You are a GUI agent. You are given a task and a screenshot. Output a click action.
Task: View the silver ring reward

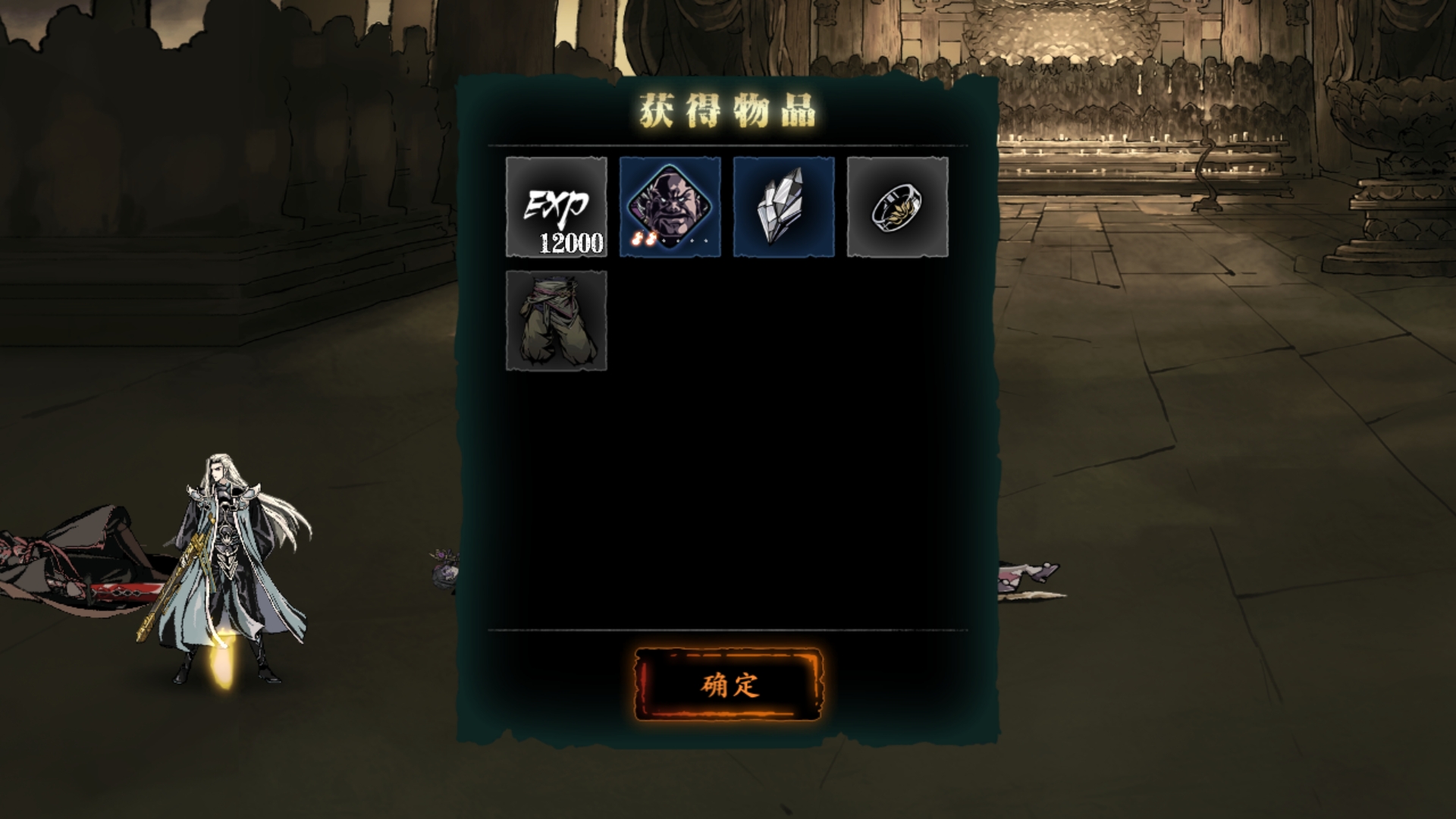point(898,207)
